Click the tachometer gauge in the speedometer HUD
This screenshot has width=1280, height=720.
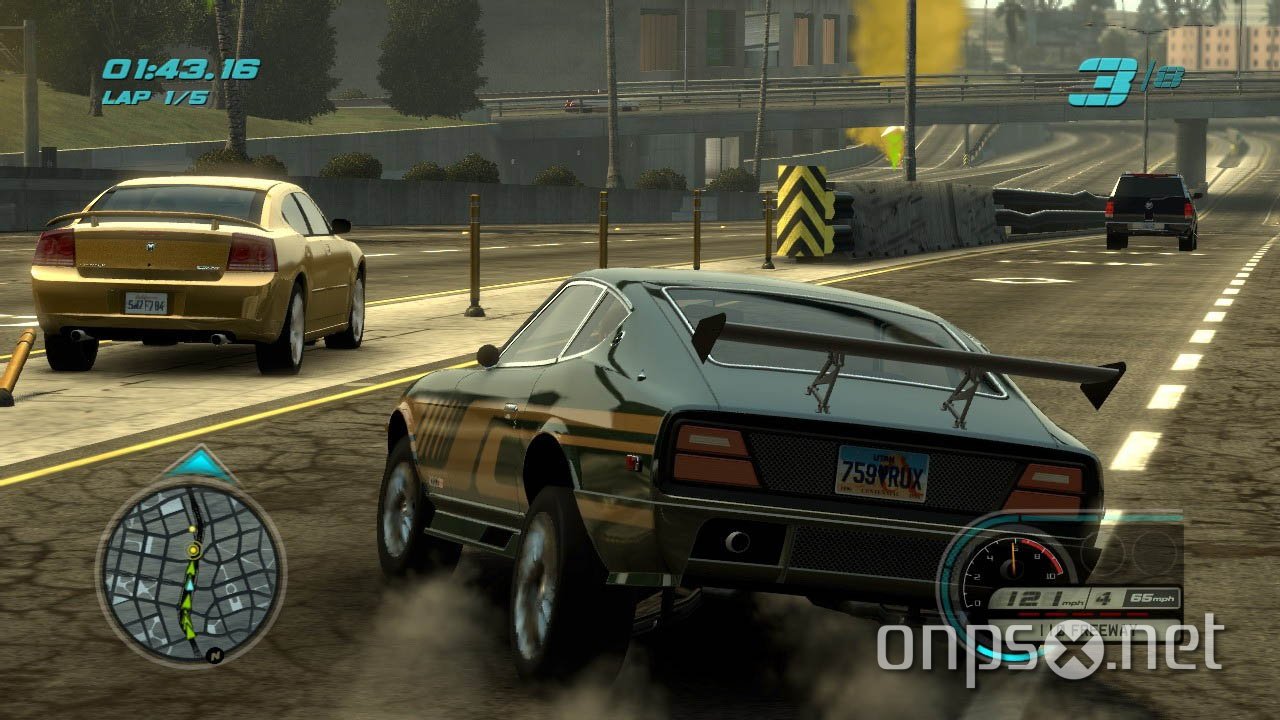(x=1012, y=567)
